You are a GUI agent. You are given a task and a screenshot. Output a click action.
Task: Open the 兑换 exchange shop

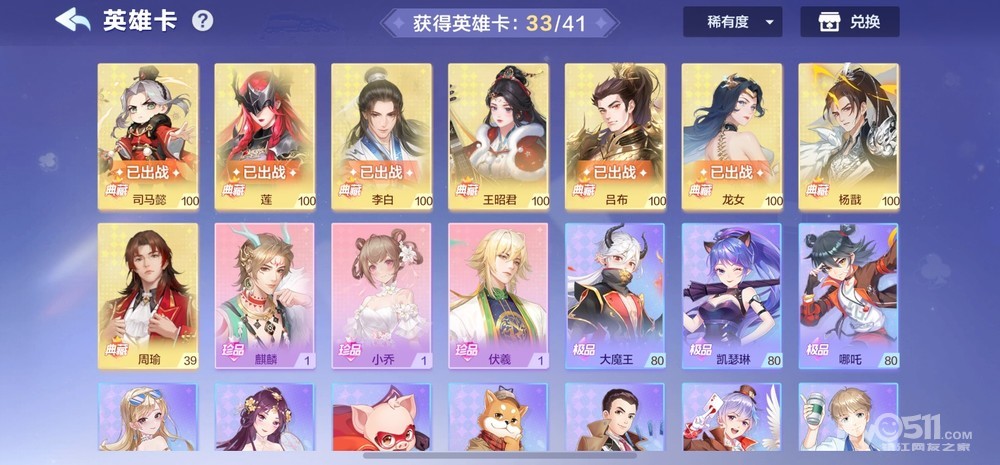(849, 22)
